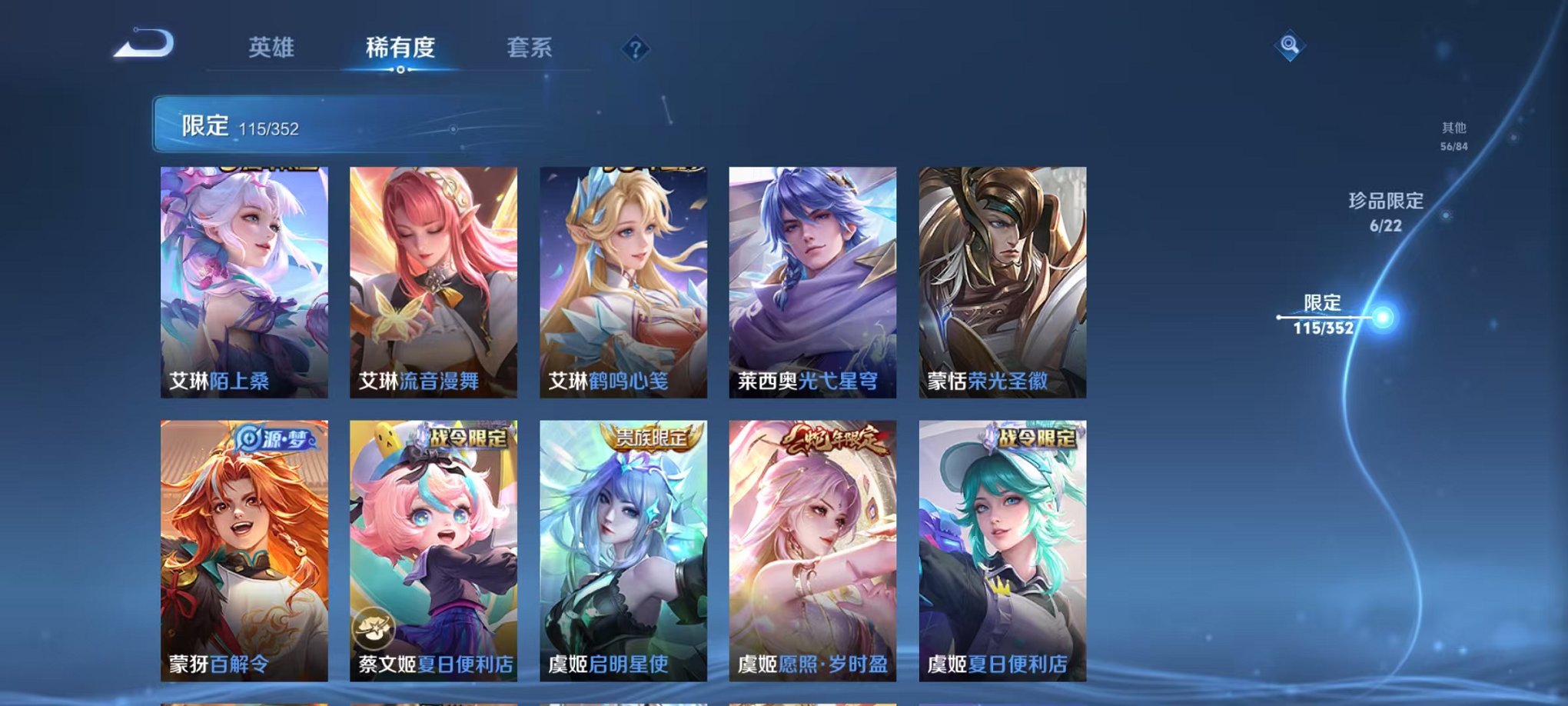Select the 稀有度 tab
Image resolution: width=1568 pixels, height=706 pixels.
pos(398,46)
